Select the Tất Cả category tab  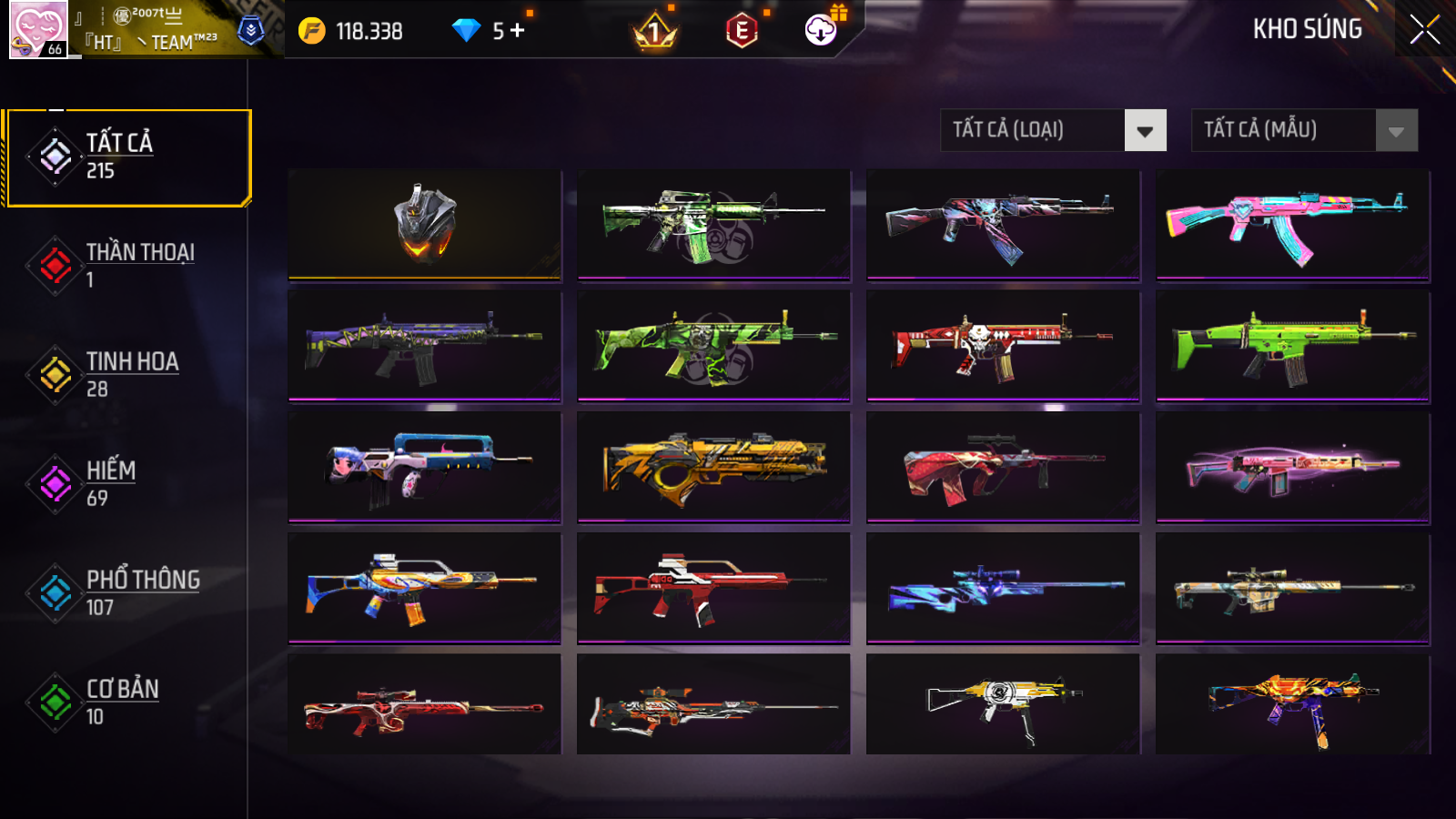[x=128, y=157]
